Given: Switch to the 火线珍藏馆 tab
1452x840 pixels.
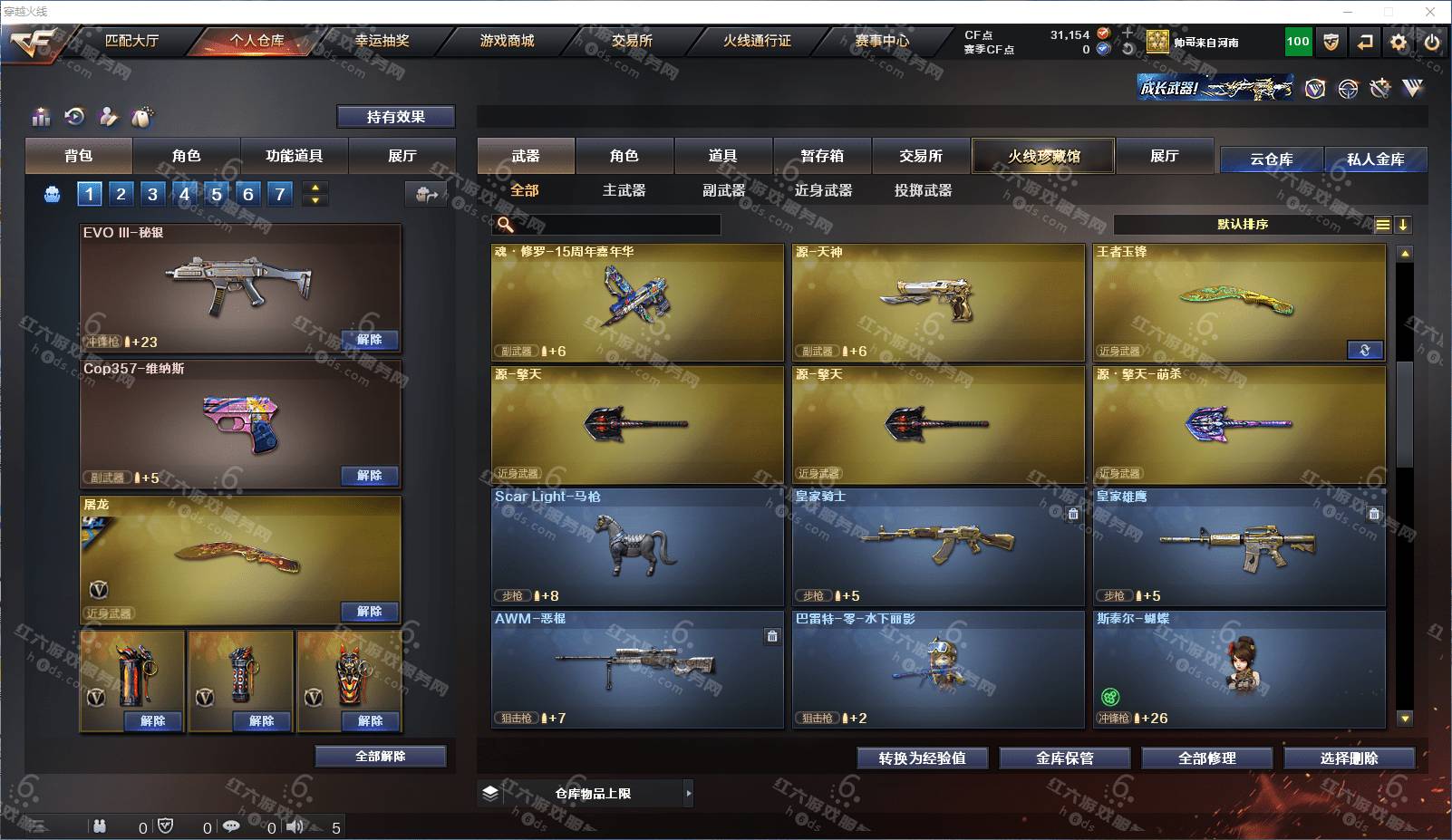Looking at the screenshot, I should pyautogui.click(x=1043, y=156).
